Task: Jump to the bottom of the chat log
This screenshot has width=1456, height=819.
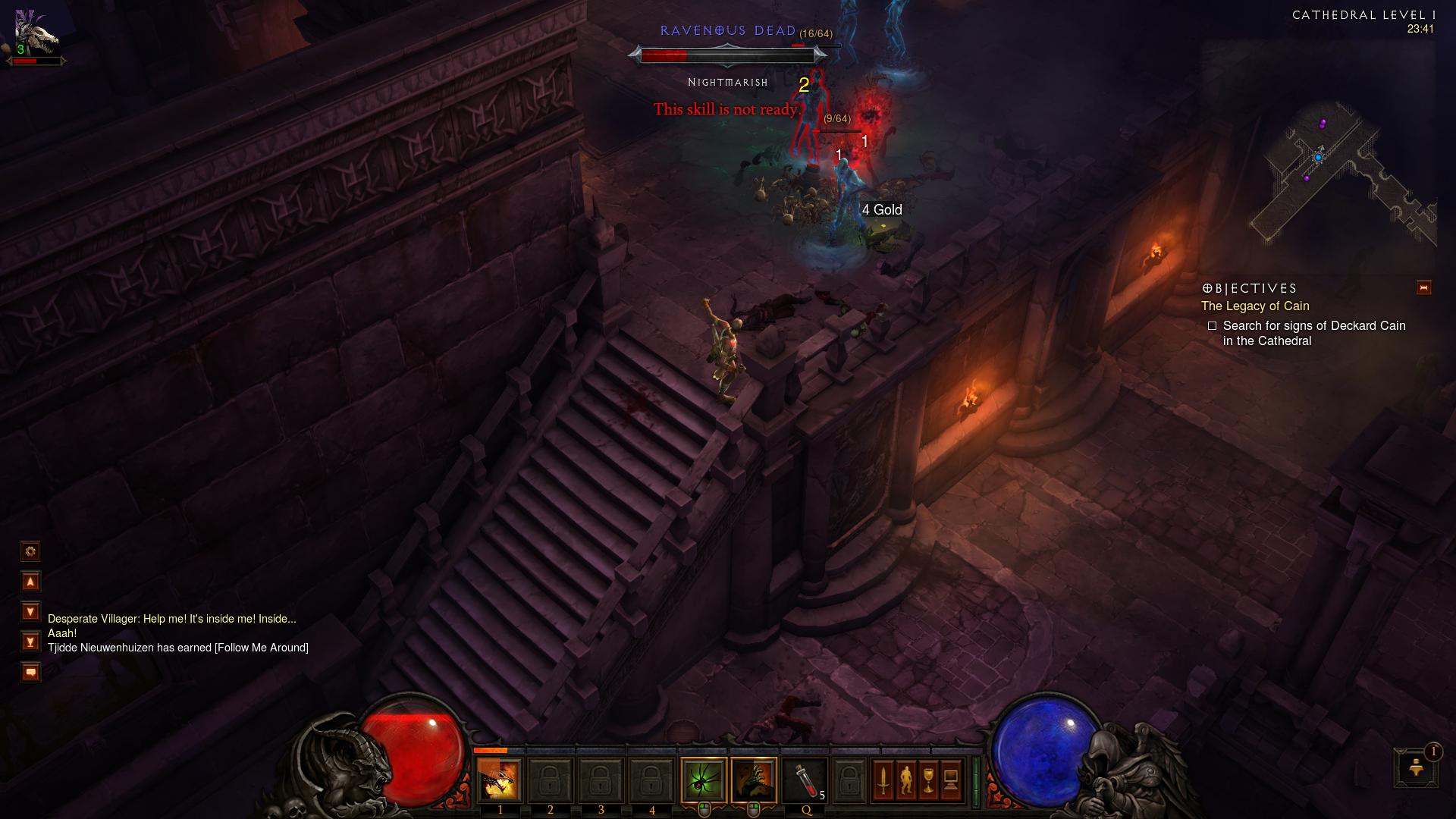Action: 30,642
